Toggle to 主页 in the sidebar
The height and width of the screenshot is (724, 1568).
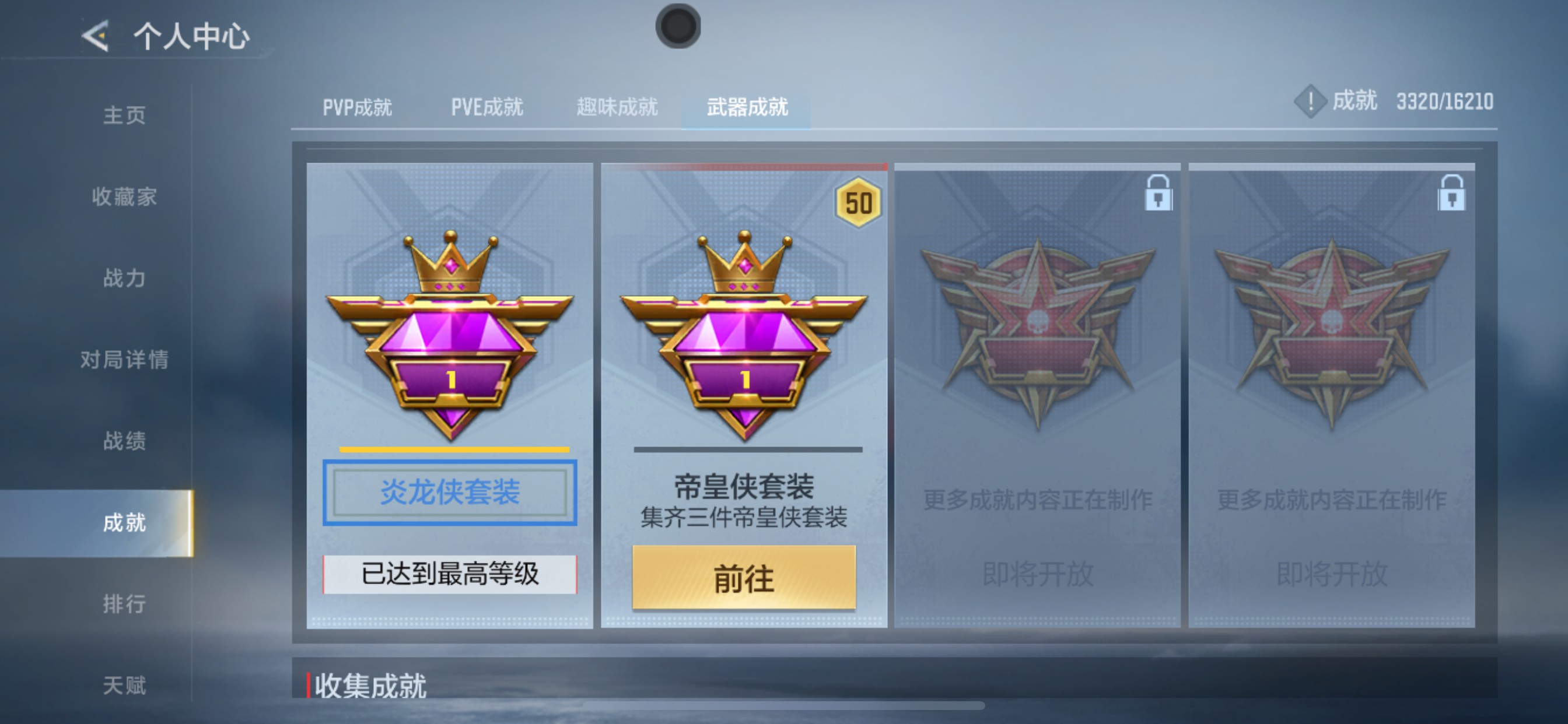pyautogui.click(x=126, y=115)
